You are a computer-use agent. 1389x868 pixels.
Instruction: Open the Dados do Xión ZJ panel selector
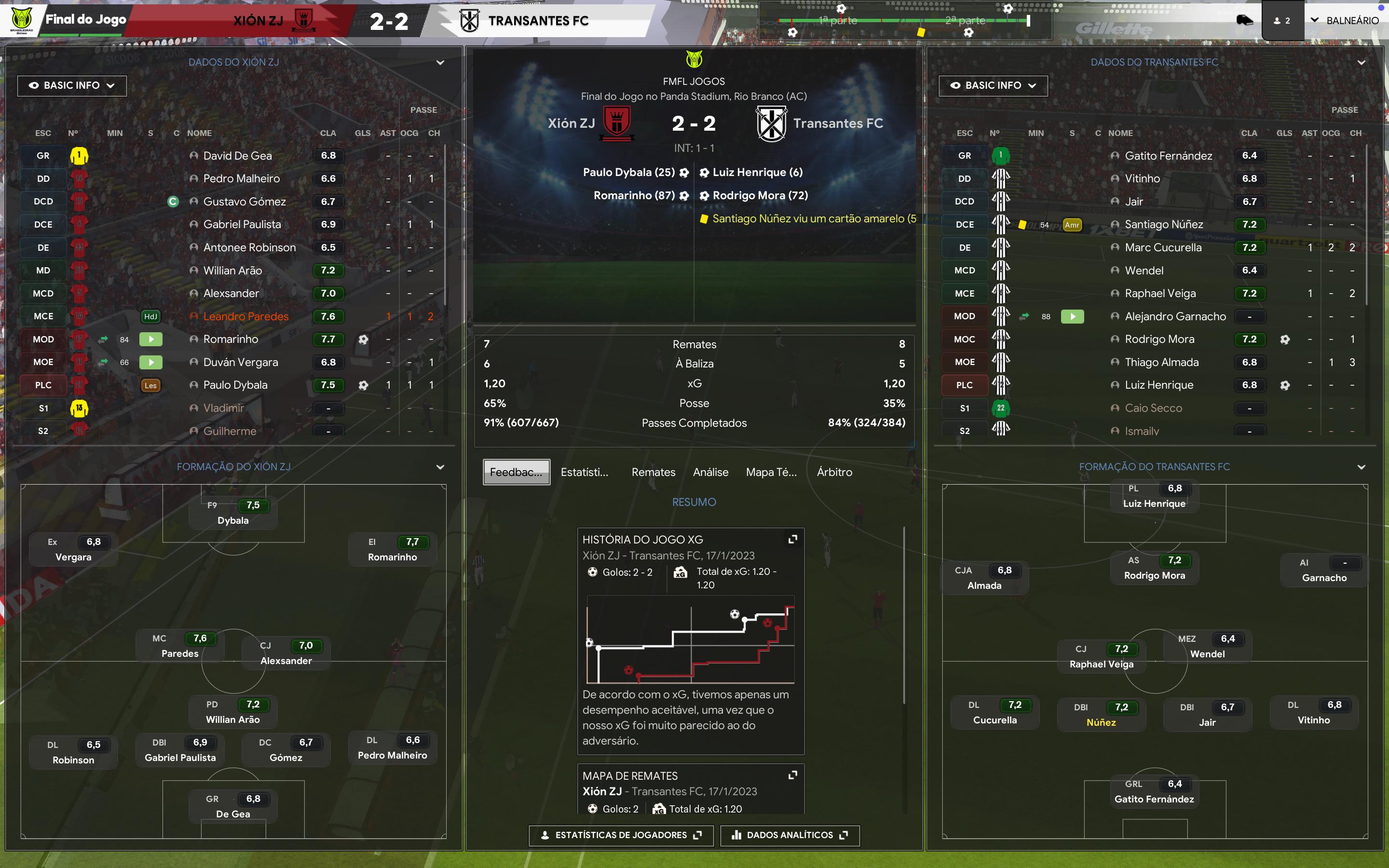440,63
